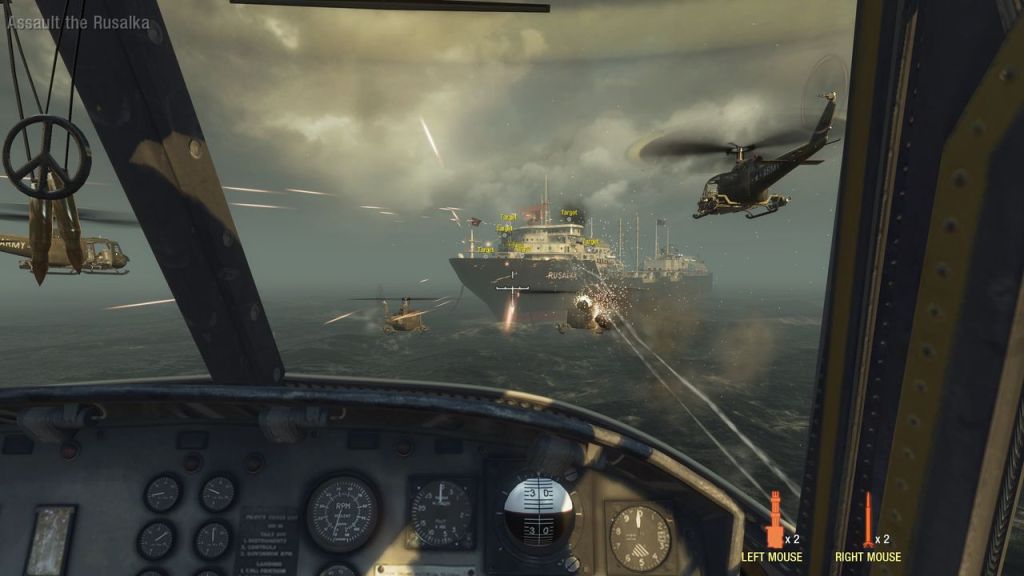Select the rocket weapon icon
Viewport: 1024px width, 576px height.
[868, 520]
